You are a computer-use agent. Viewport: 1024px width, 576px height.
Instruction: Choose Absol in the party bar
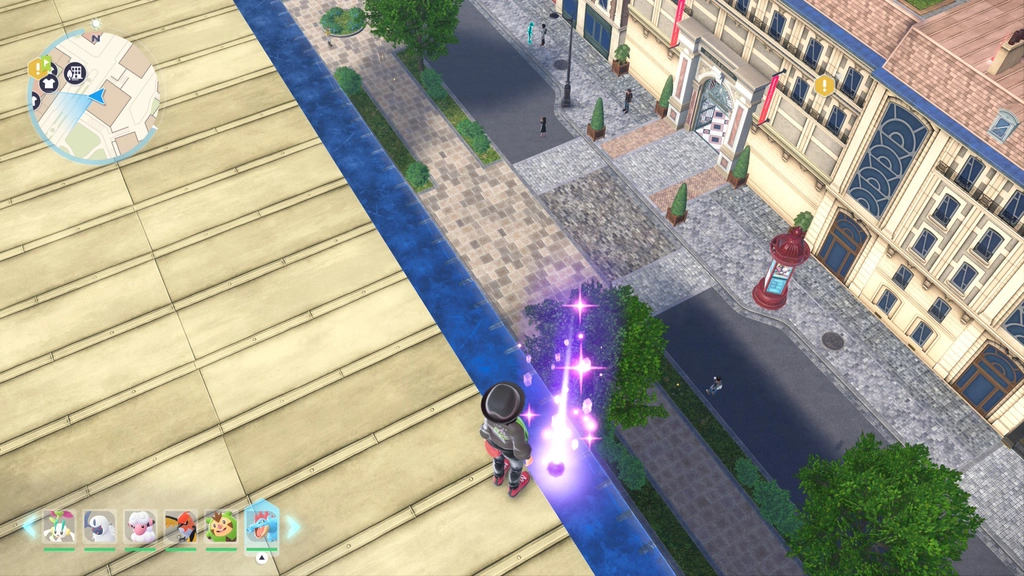pyautogui.click(x=100, y=526)
